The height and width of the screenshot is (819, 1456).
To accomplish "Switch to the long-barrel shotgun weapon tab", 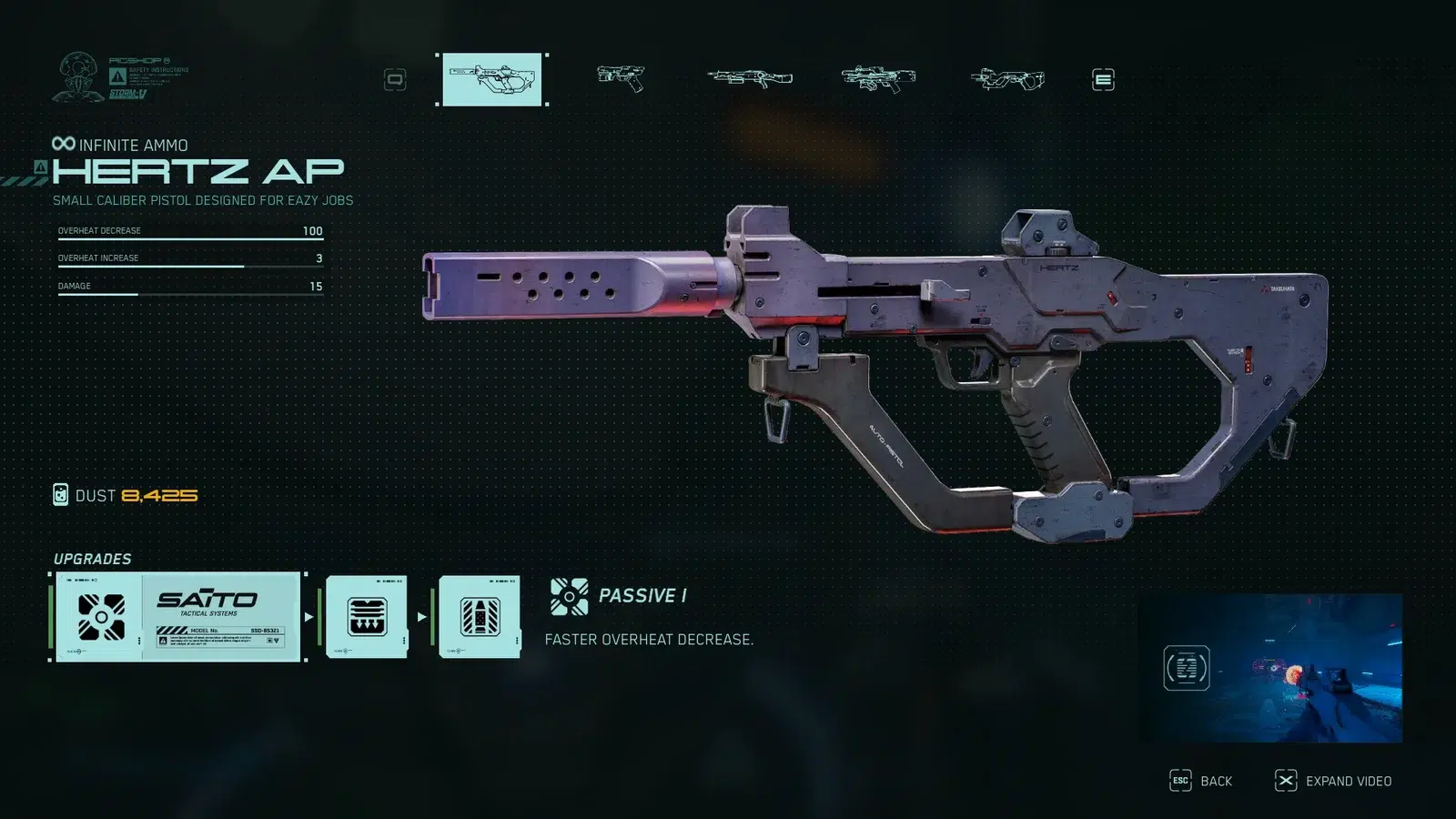I will (750, 79).
